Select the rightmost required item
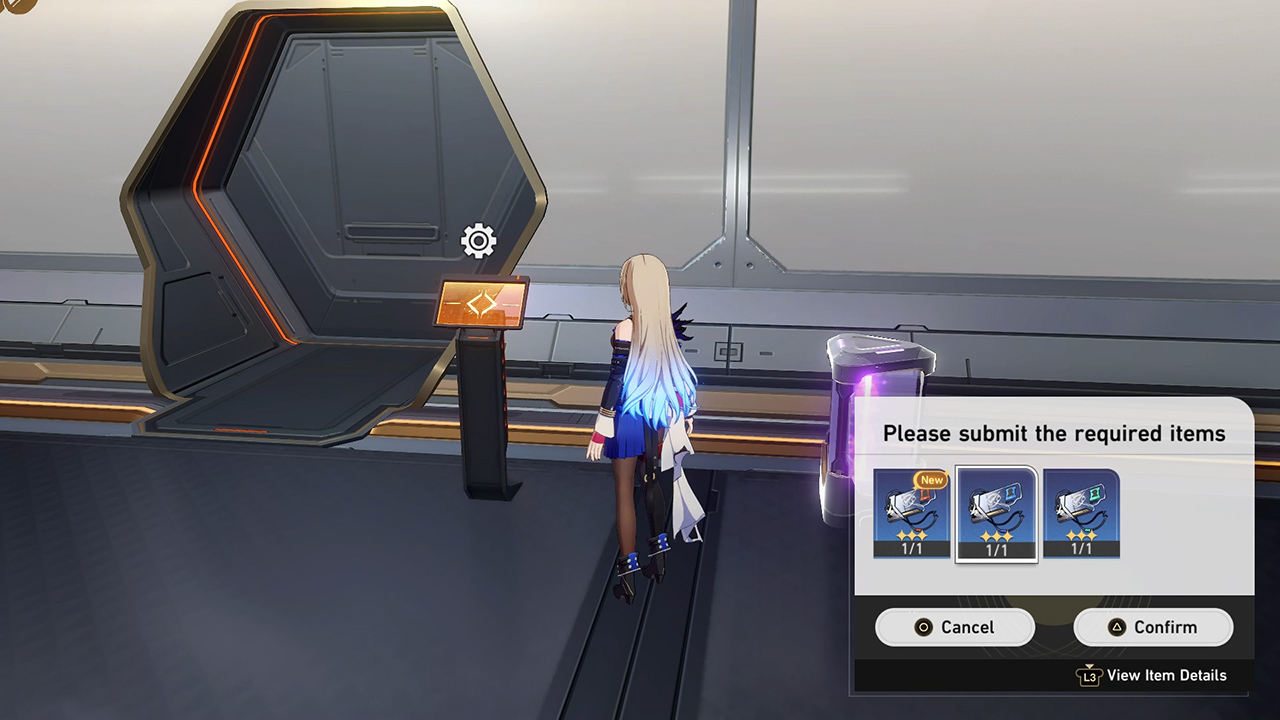Viewport: 1280px width, 720px height. tap(1080, 512)
